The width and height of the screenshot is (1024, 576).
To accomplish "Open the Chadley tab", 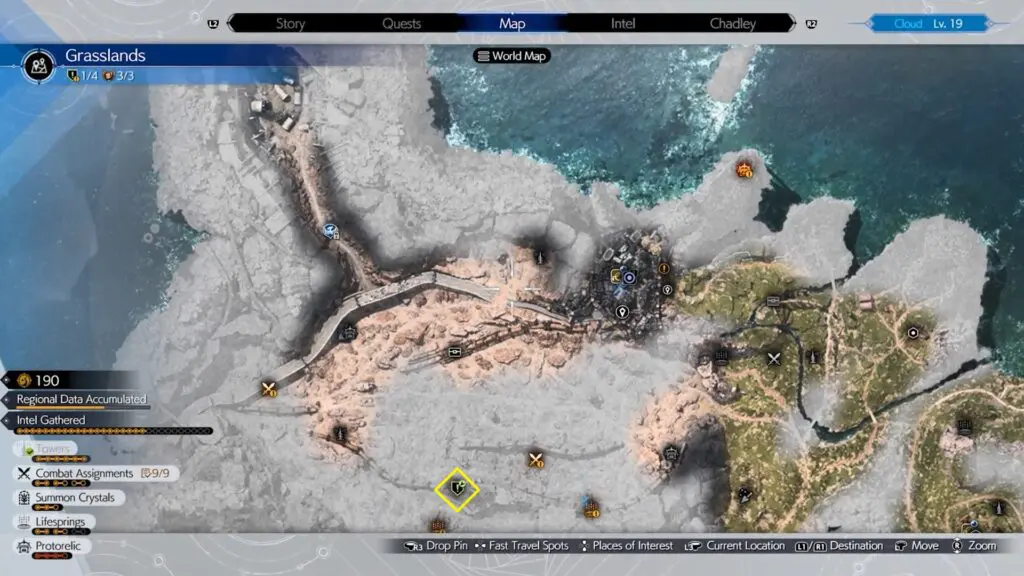I will (x=732, y=23).
